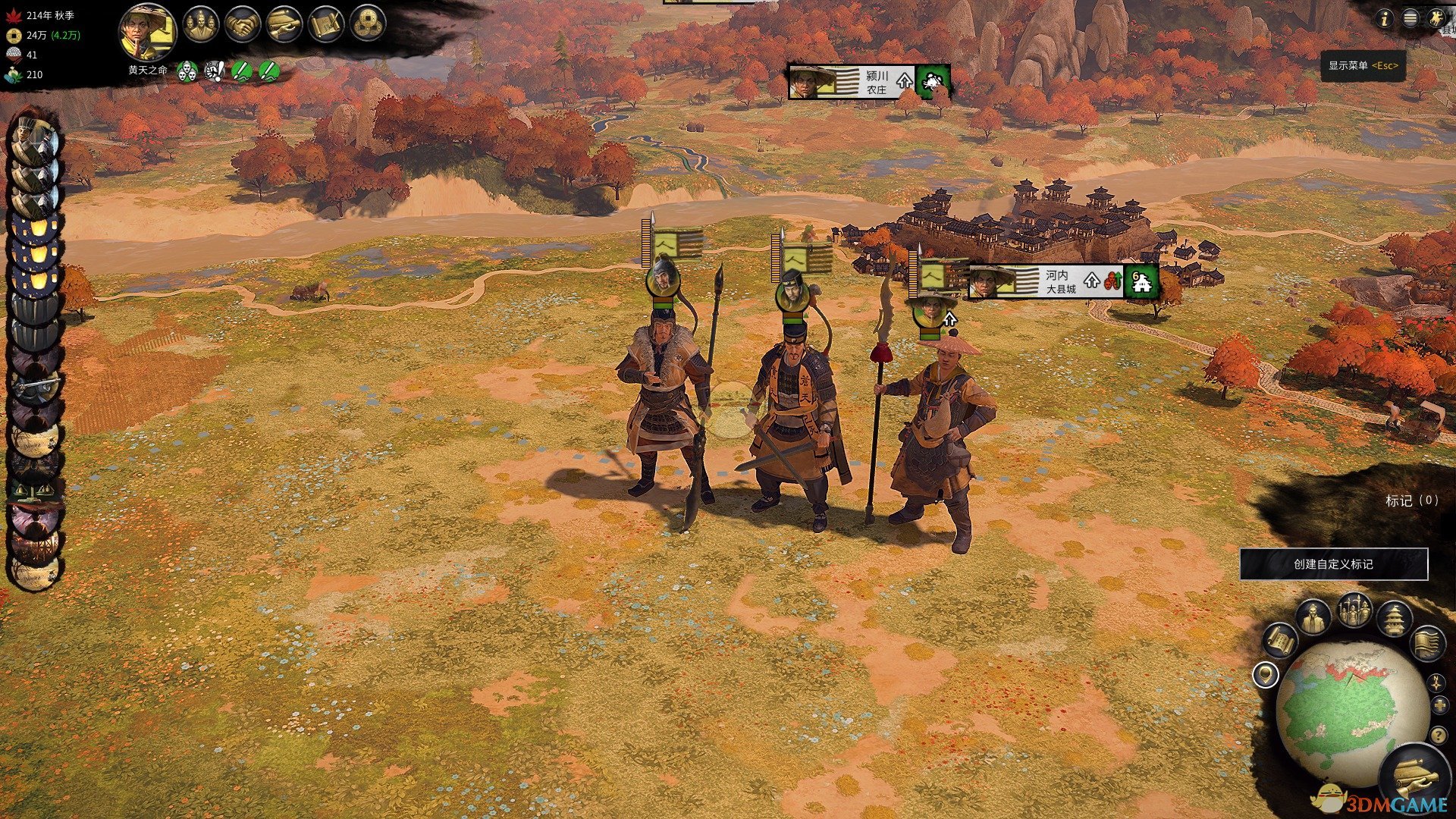The image size is (1456, 819).
Task: Open the court panel with three officials
Action: [x=200, y=25]
